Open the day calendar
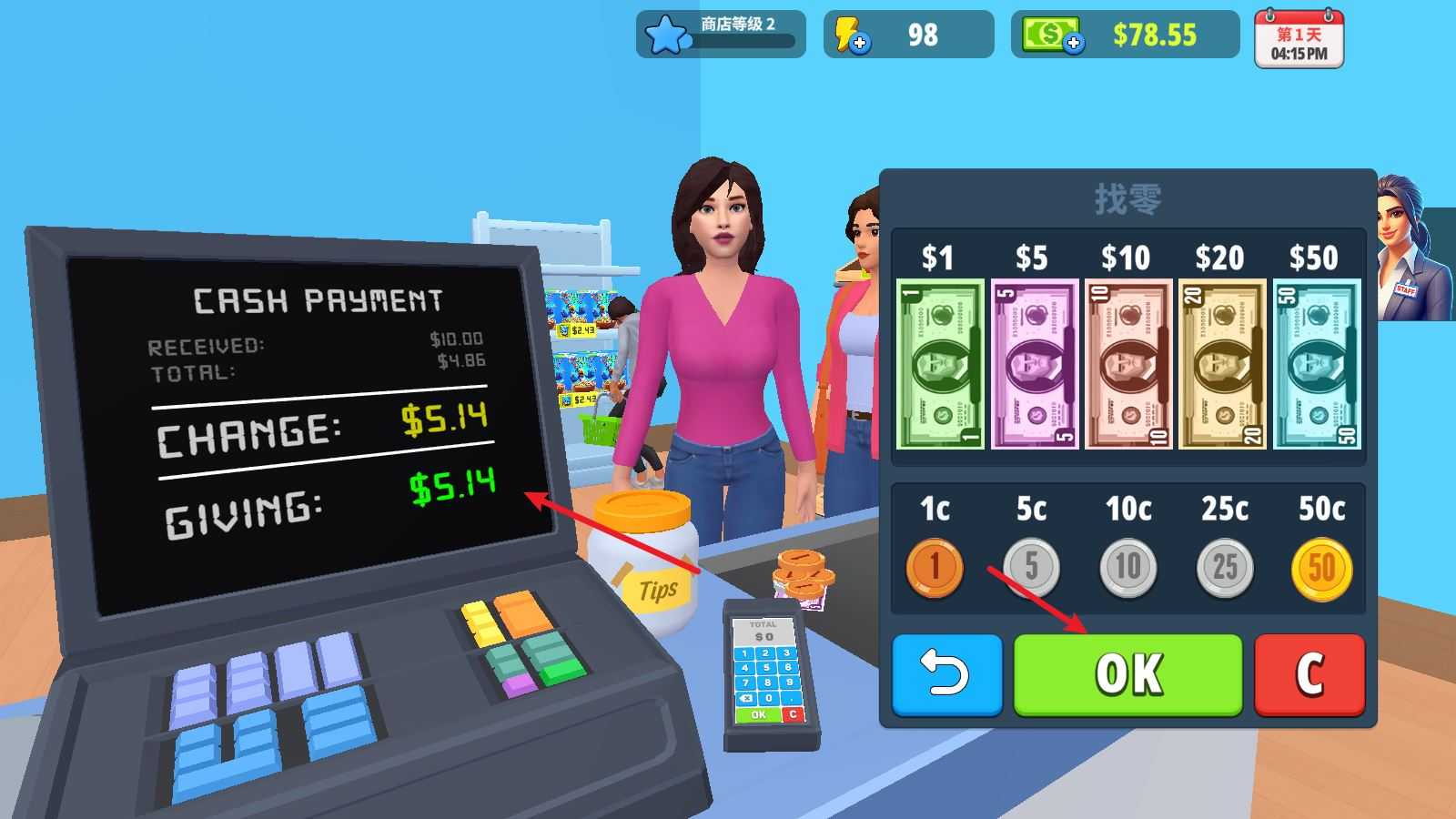The width and height of the screenshot is (1456, 819). click(1299, 39)
